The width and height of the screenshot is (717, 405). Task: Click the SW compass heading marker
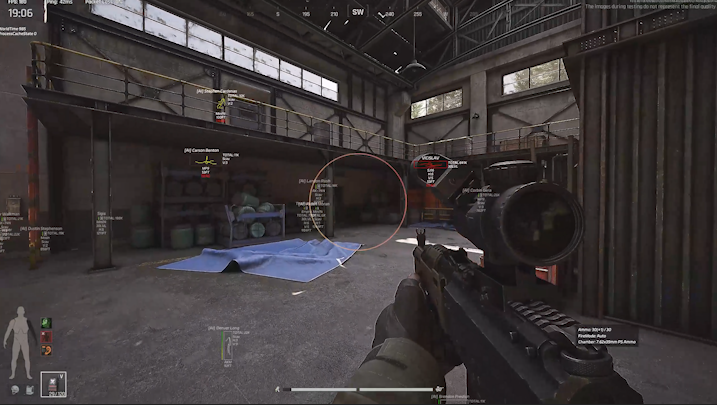(358, 13)
